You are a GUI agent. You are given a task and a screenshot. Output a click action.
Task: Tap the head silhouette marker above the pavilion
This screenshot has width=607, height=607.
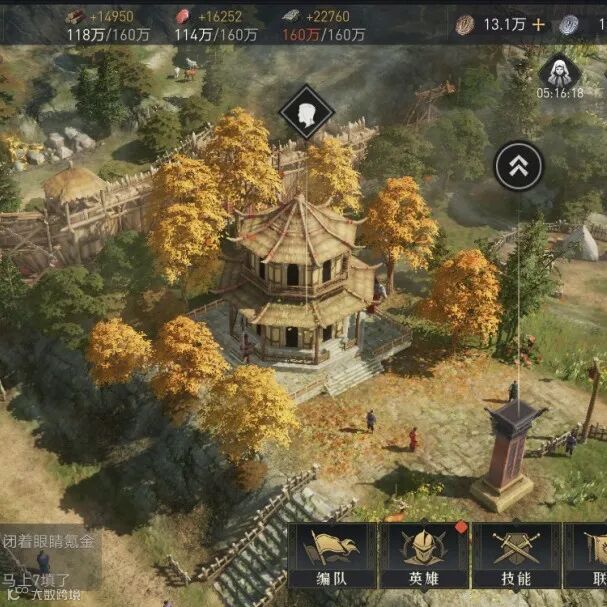pos(306,111)
